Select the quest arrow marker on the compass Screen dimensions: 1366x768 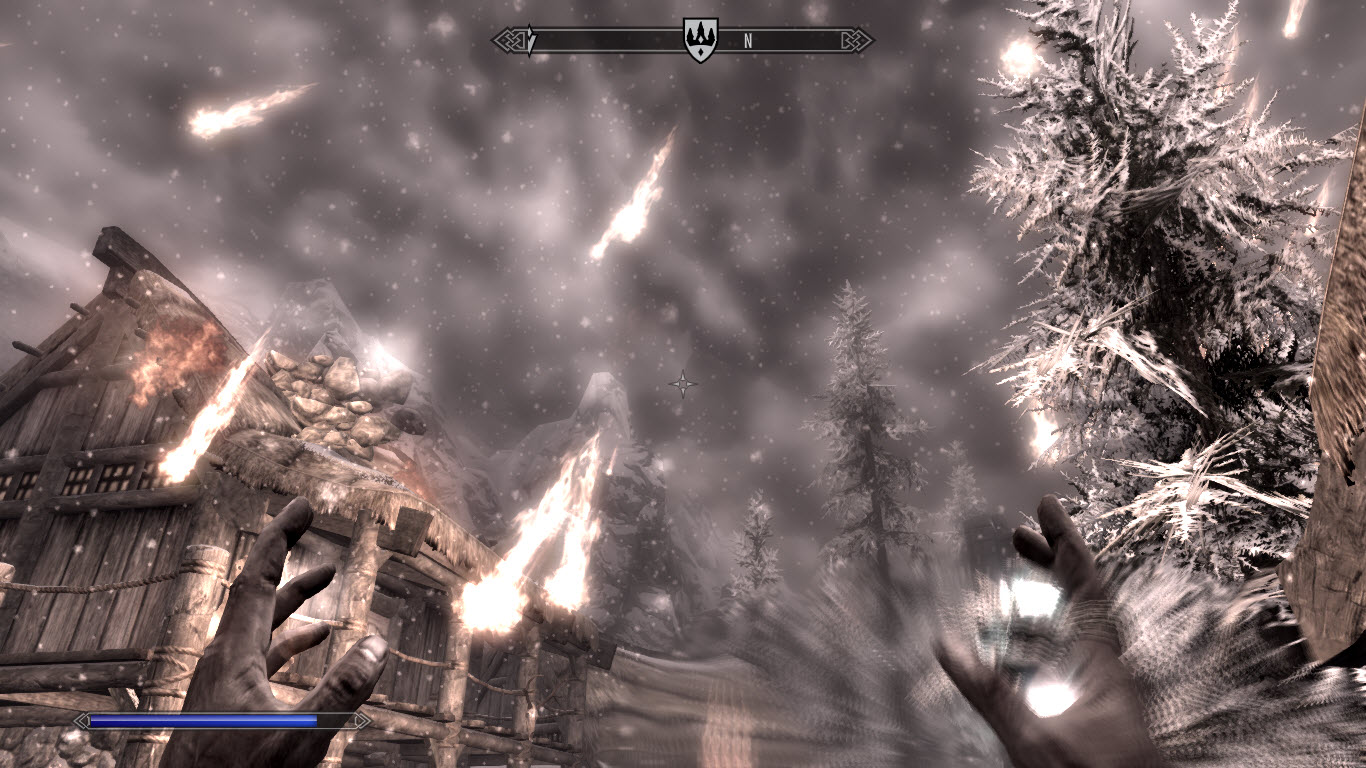click(531, 40)
